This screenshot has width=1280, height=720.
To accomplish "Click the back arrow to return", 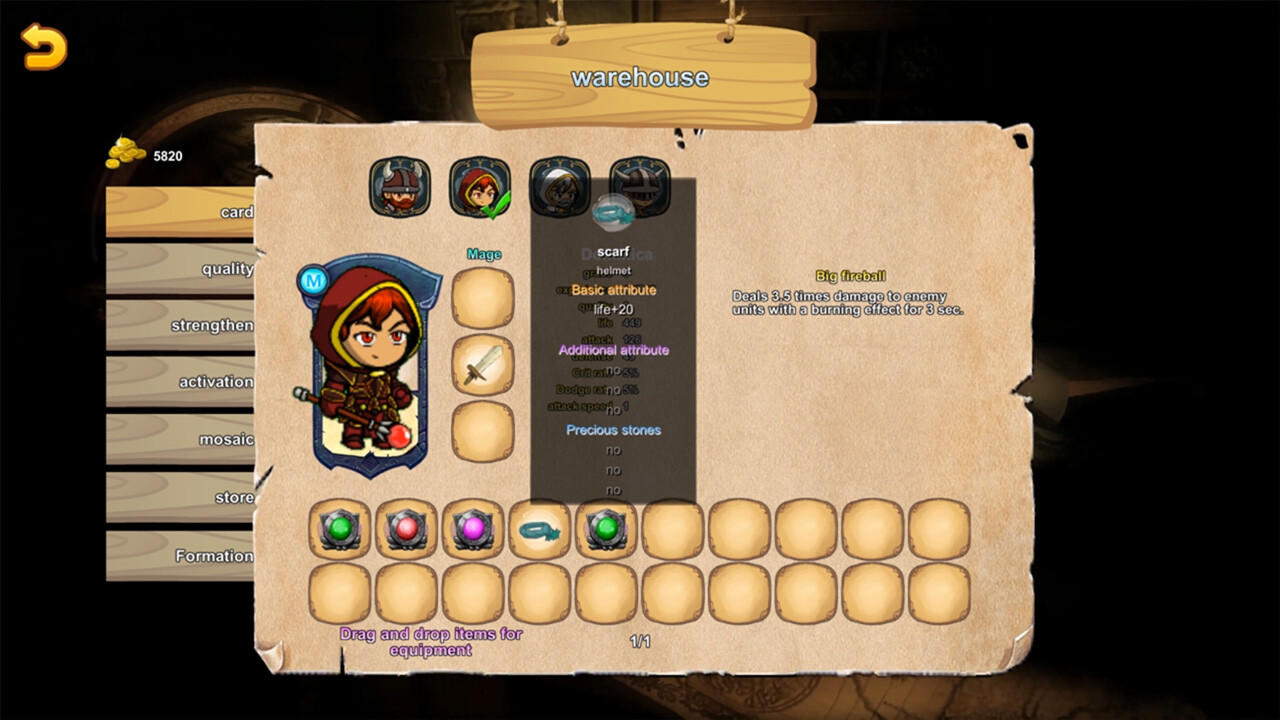I will pos(44,45).
